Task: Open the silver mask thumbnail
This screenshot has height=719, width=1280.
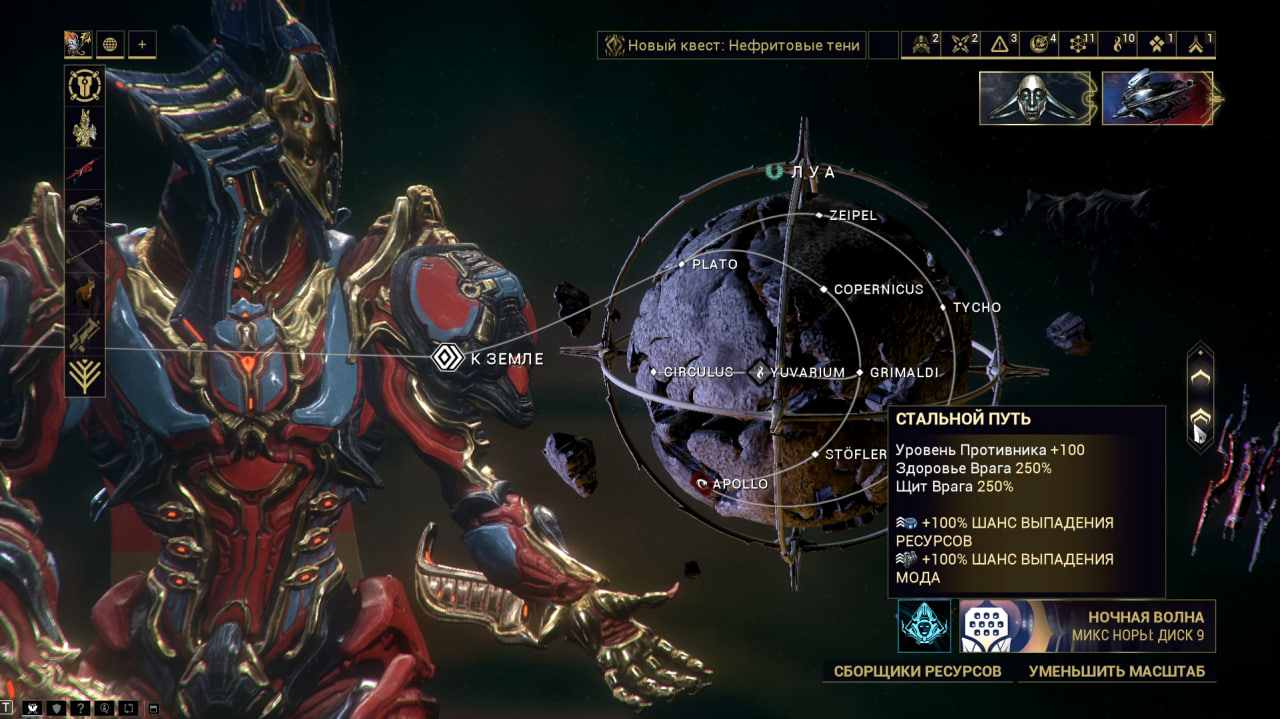Action: [1035, 98]
